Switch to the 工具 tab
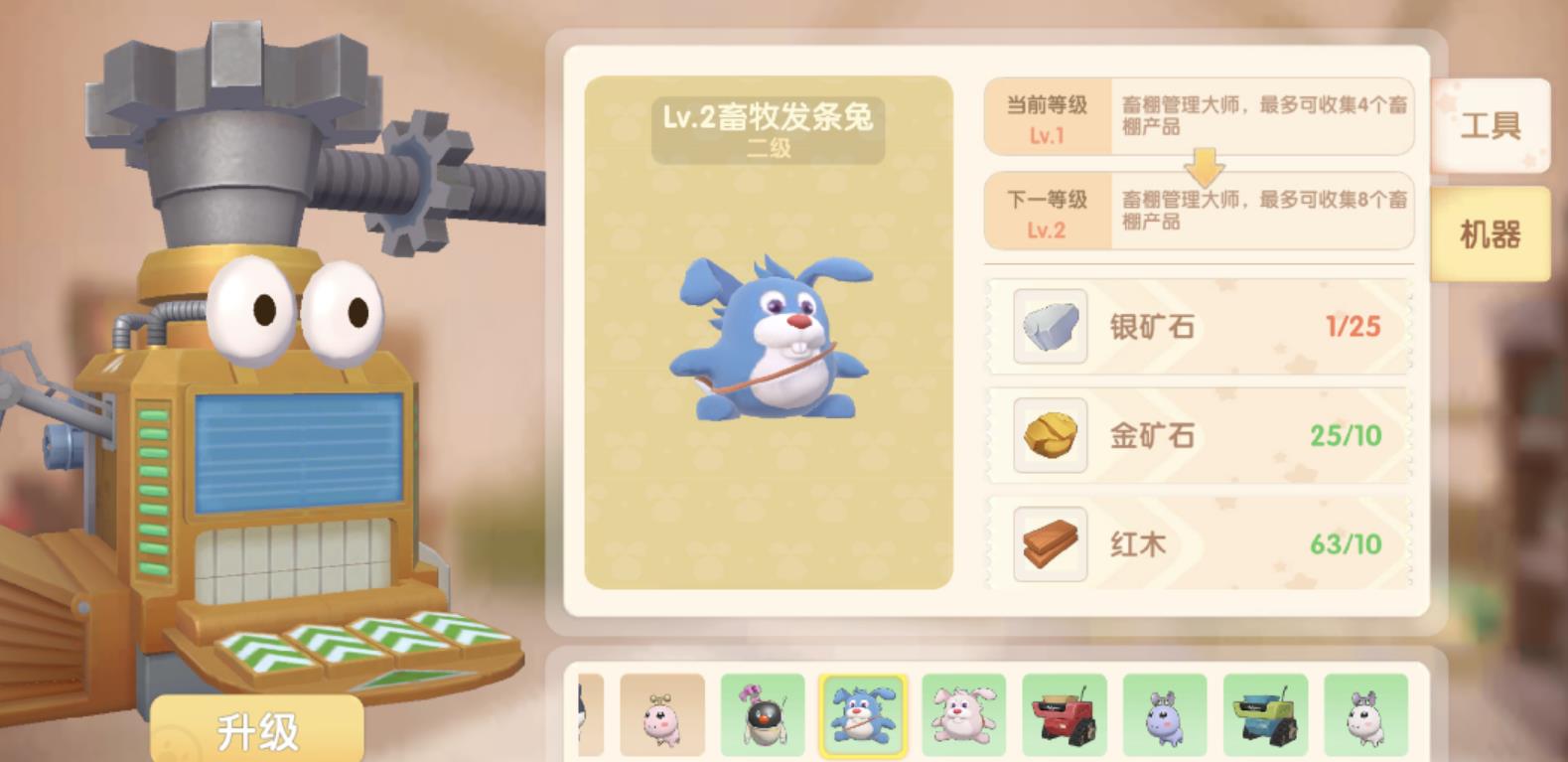The image size is (1568, 762). pyautogui.click(x=1490, y=125)
